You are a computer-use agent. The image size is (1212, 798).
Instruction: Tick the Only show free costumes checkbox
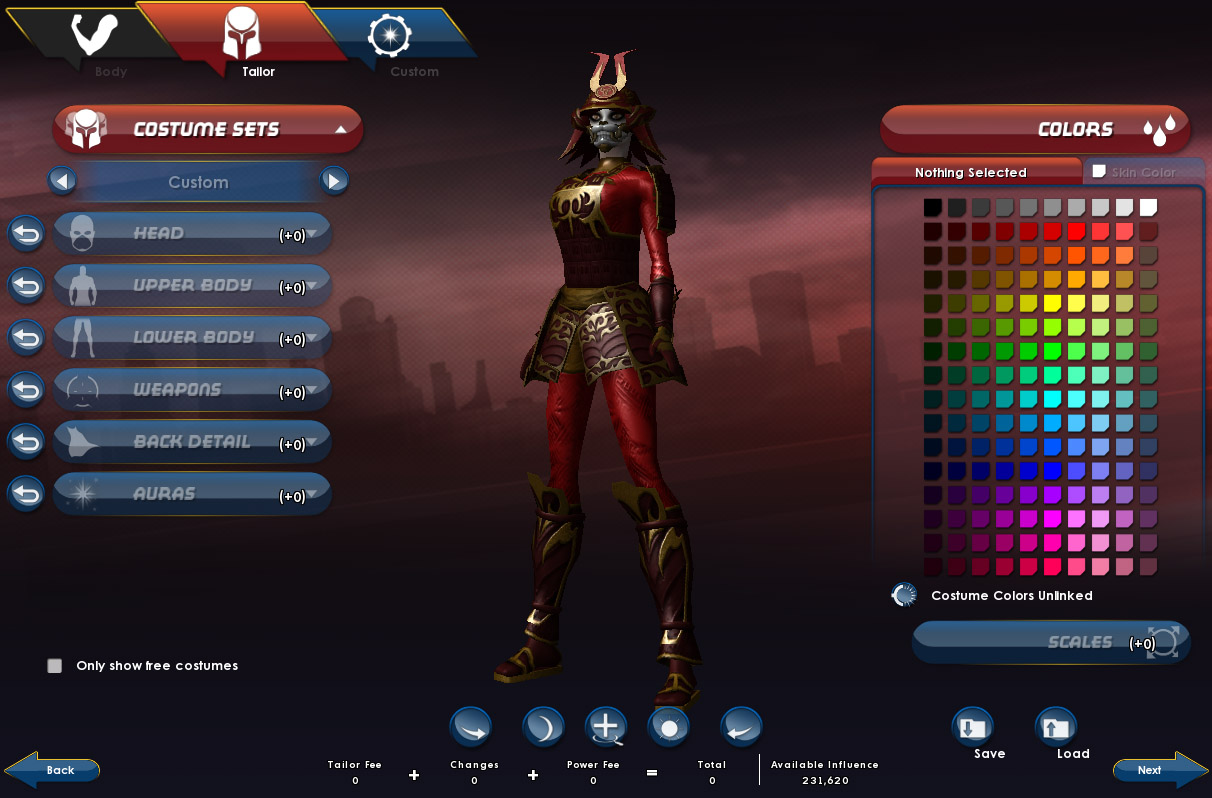55,666
